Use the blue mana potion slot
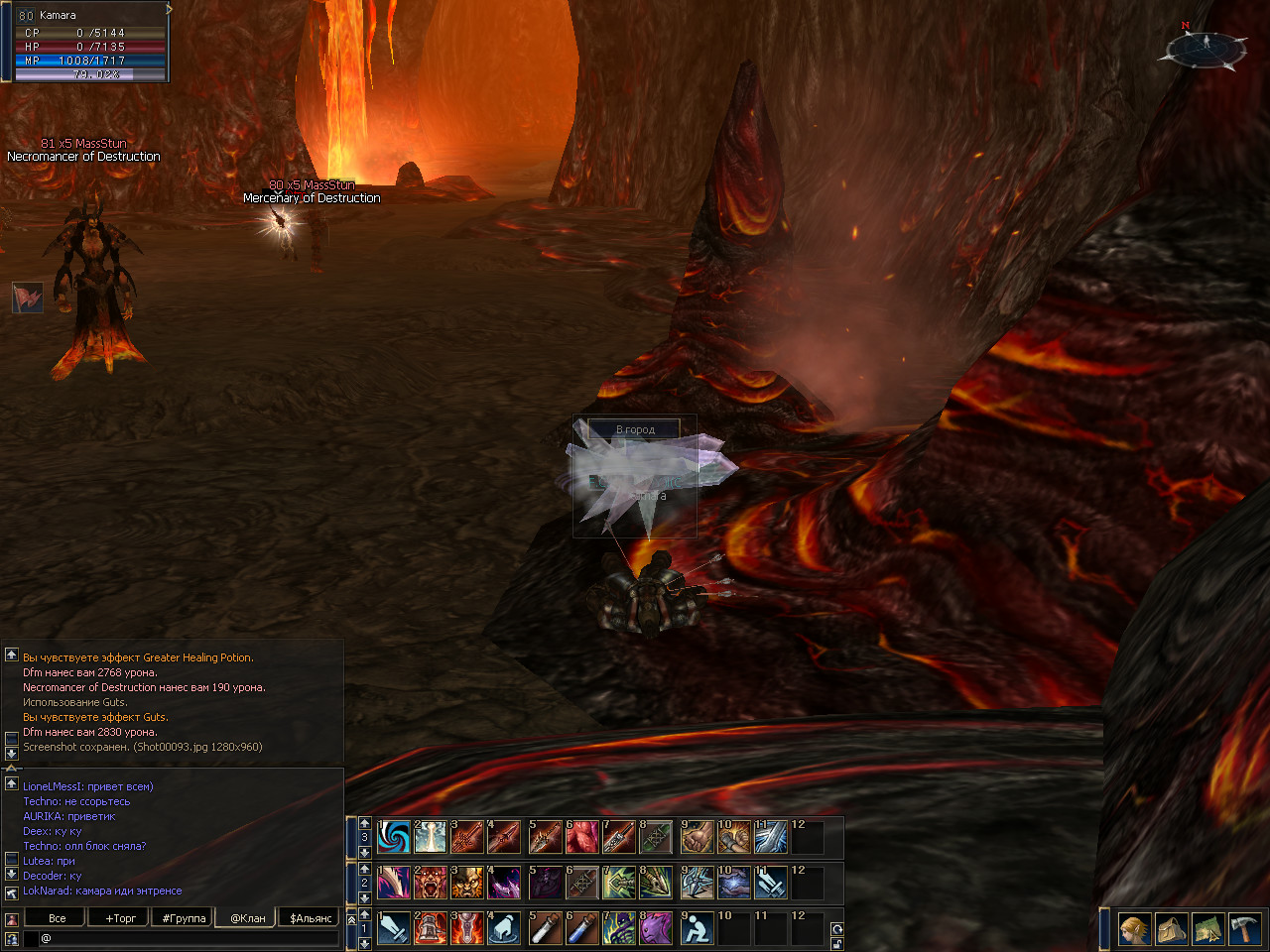The height and width of the screenshot is (952, 1270). [x=582, y=928]
